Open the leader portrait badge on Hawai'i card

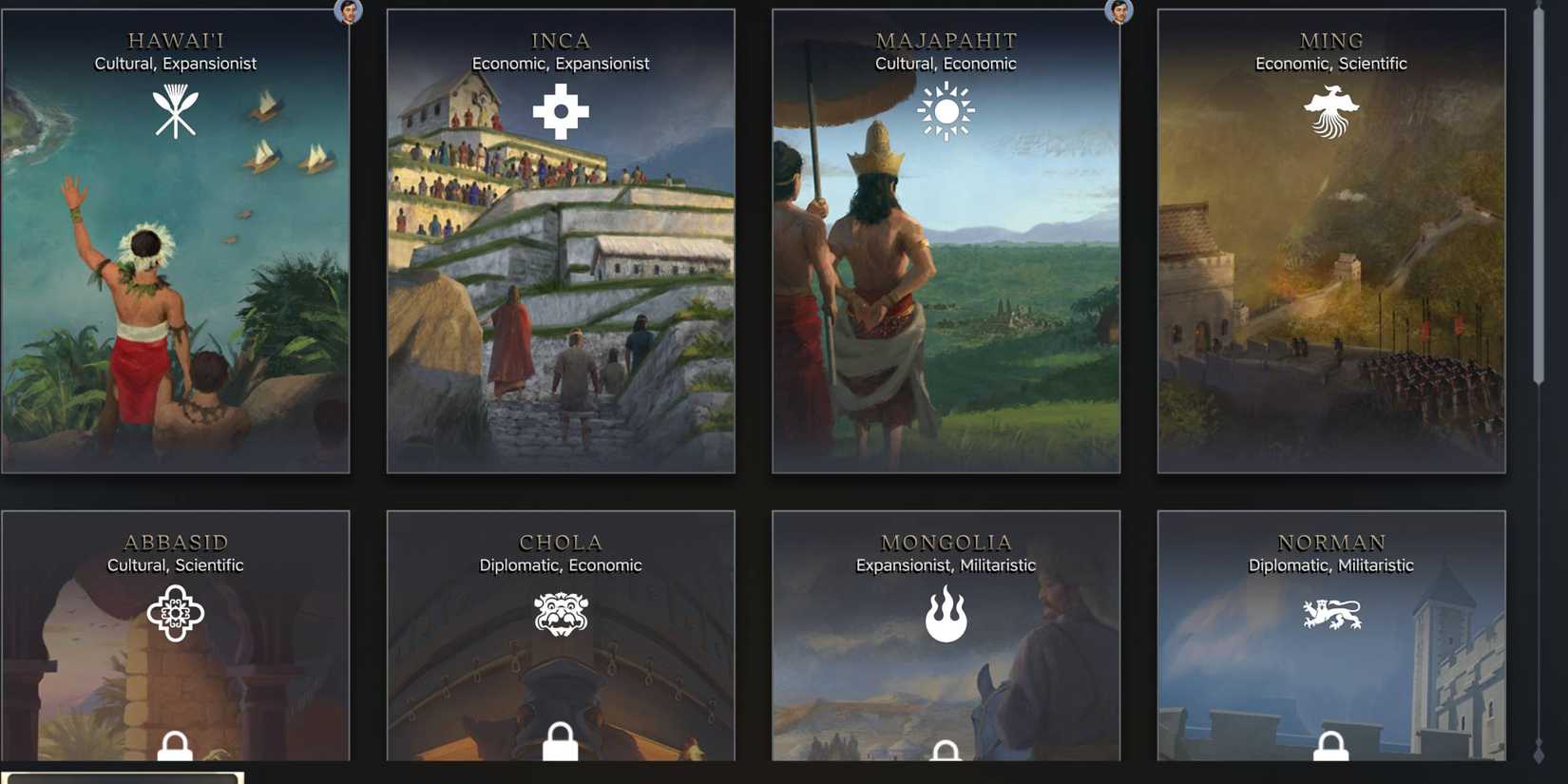point(348,13)
